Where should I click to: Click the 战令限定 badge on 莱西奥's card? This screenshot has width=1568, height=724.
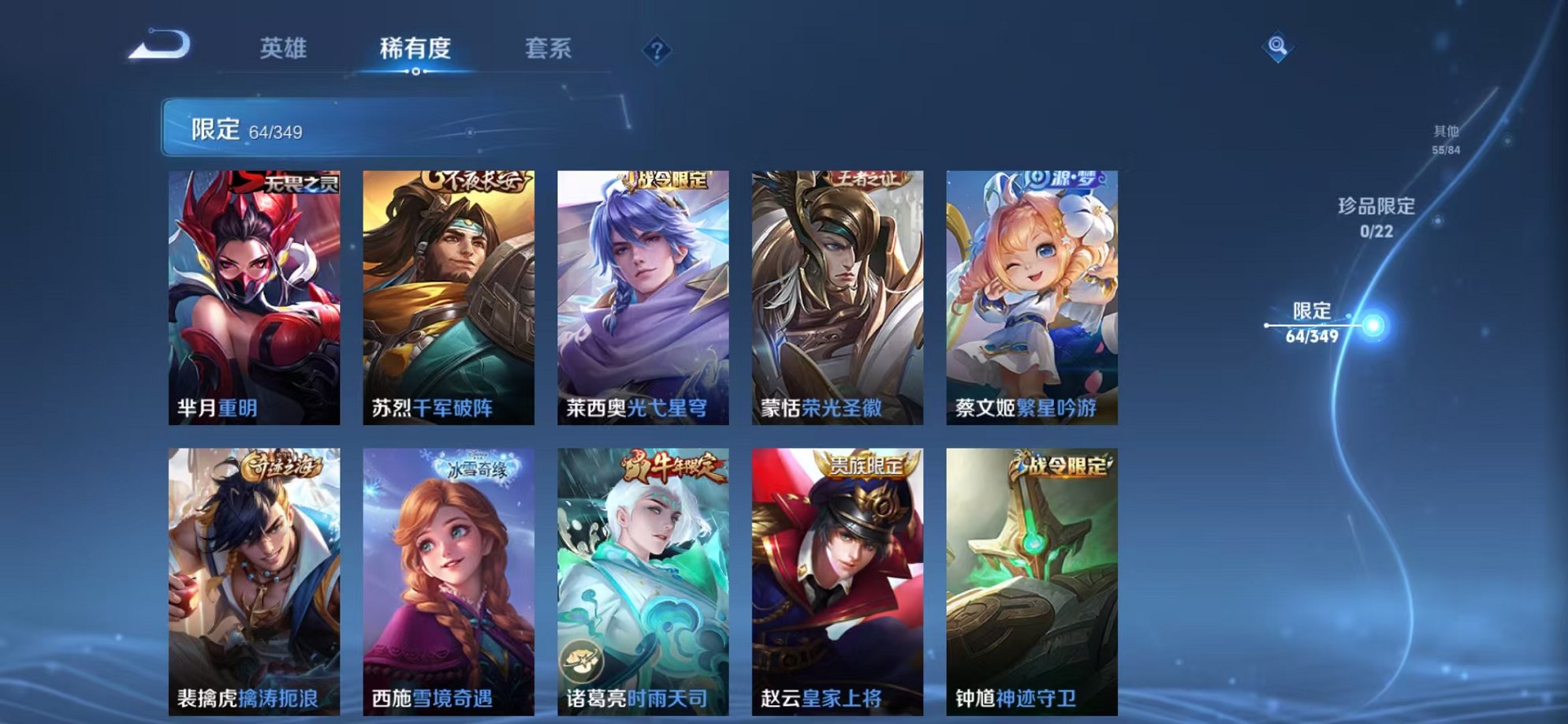671,180
